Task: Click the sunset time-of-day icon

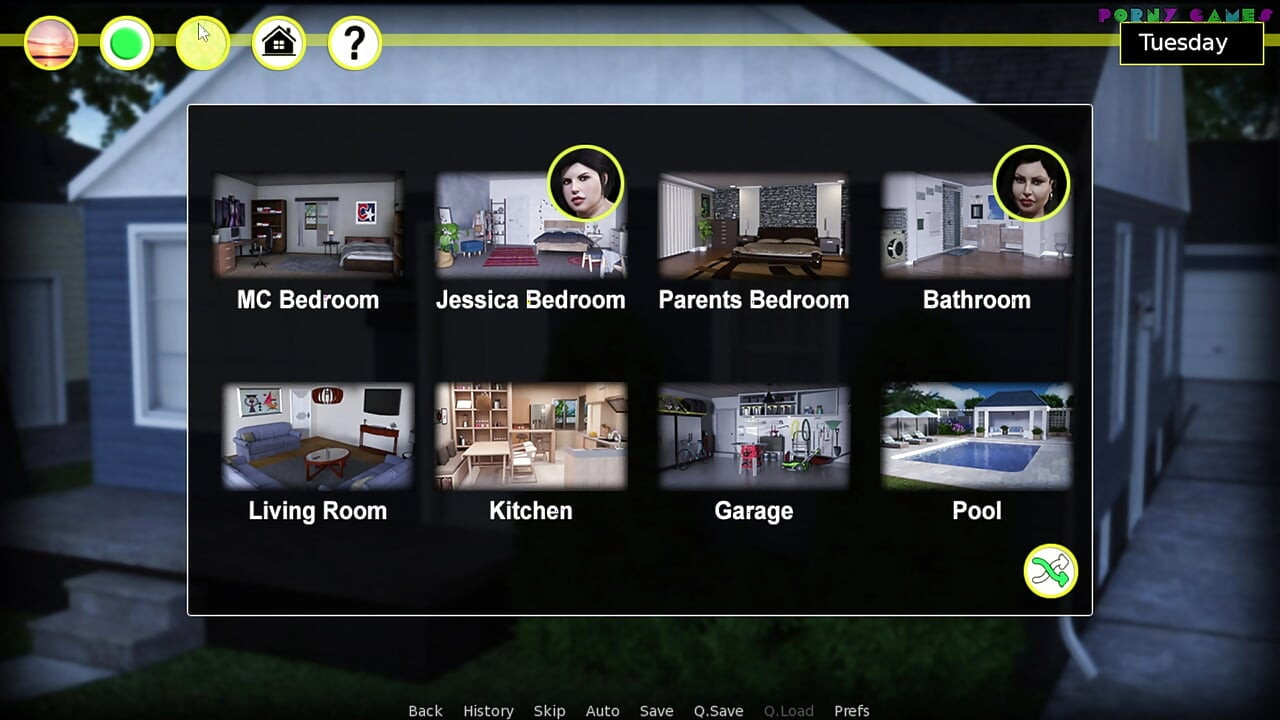Action: pyautogui.click(x=51, y=43)
